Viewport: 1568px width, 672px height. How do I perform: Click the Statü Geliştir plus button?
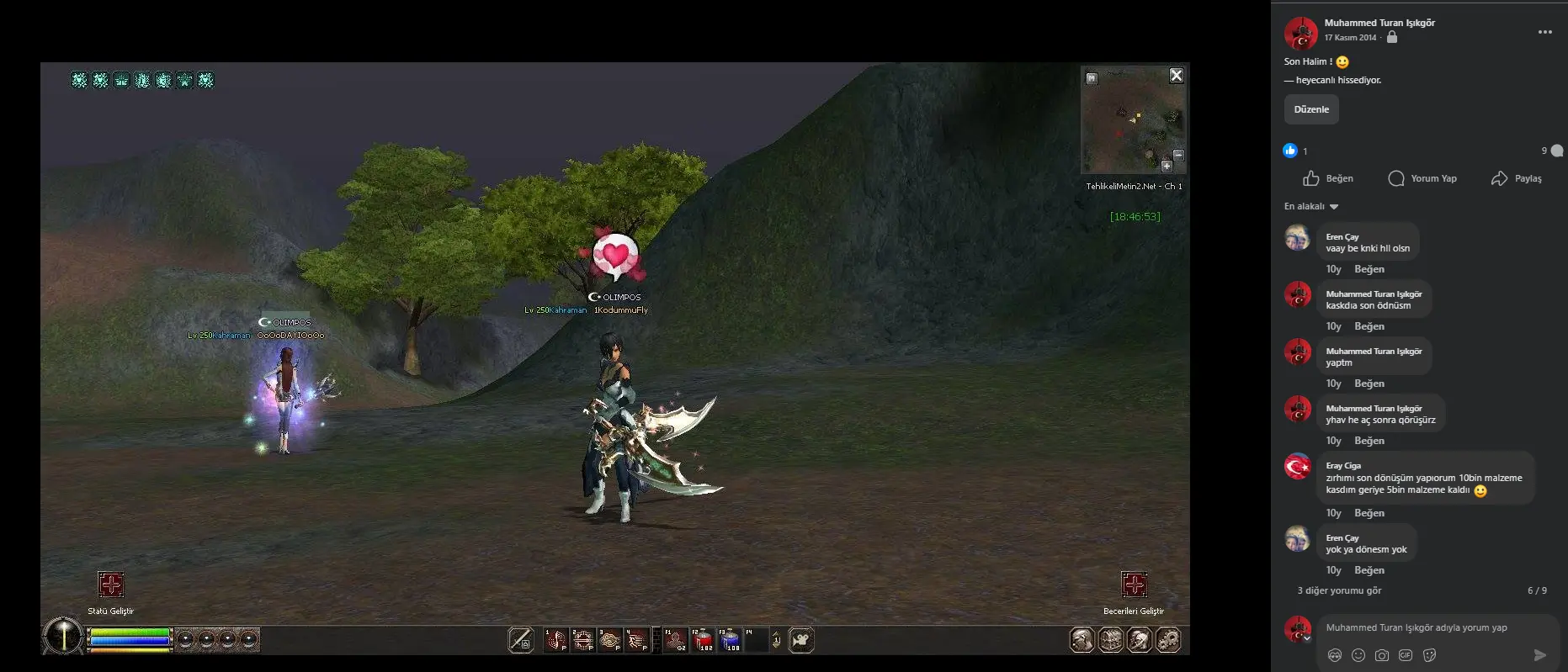tap(111, 585)
